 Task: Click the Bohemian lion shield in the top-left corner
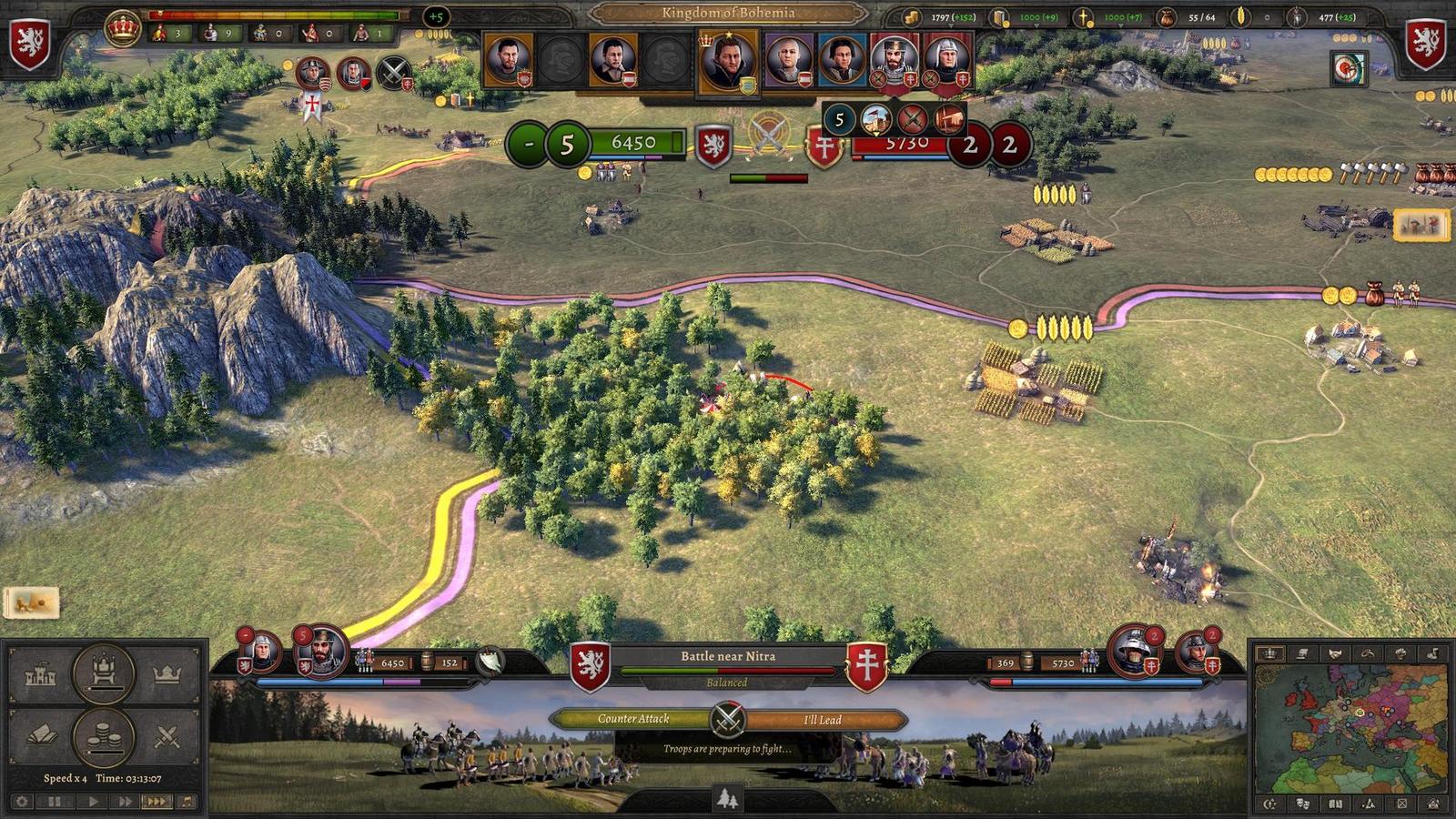pos(29,43)
